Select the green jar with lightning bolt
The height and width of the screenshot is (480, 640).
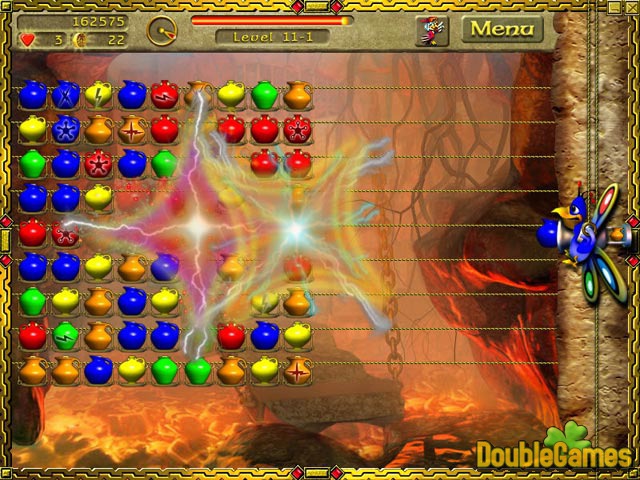click(x=66, y=334)
